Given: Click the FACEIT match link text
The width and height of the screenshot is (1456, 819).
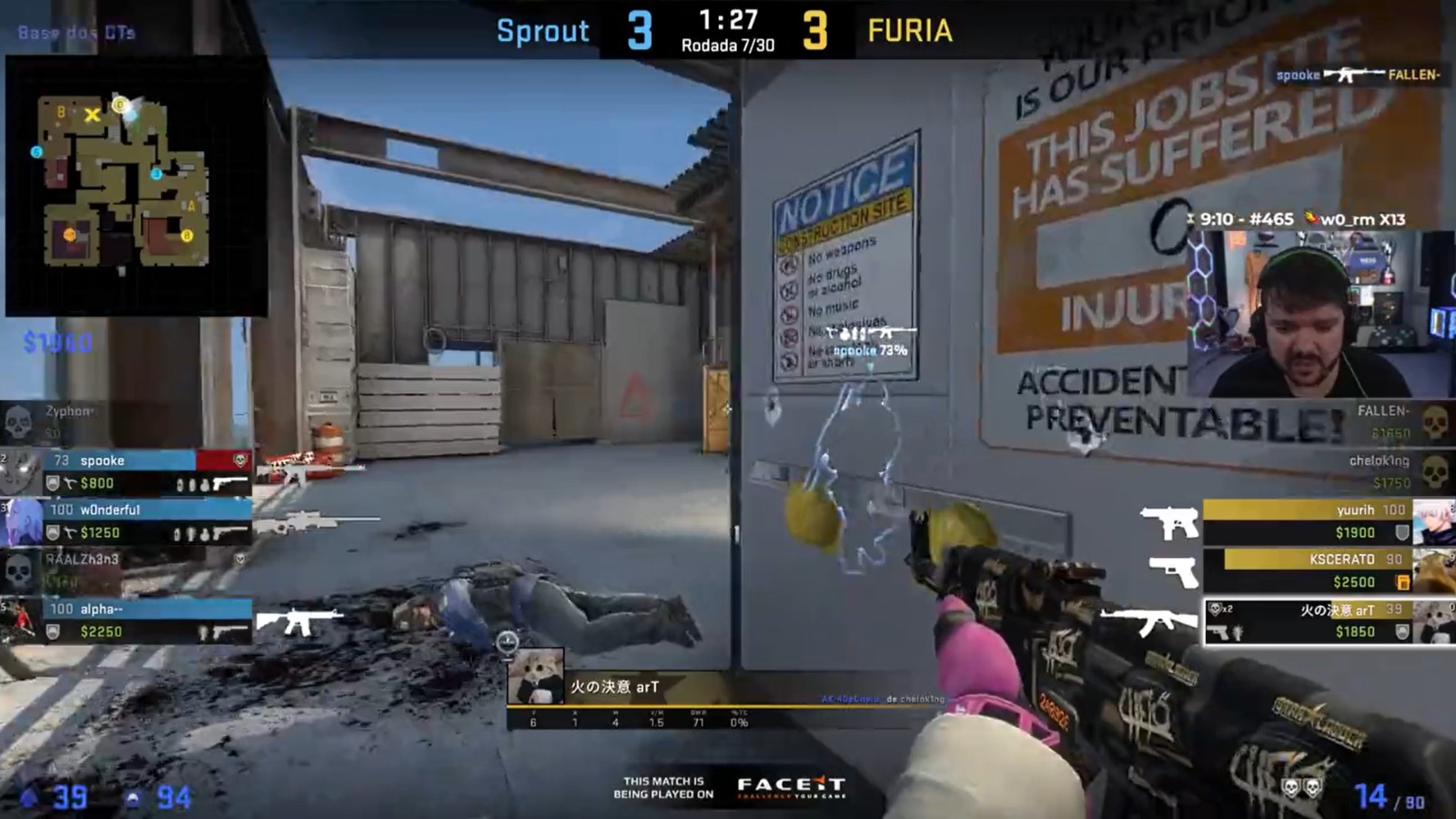Looking at the screenshot, I should click(662, 784).
